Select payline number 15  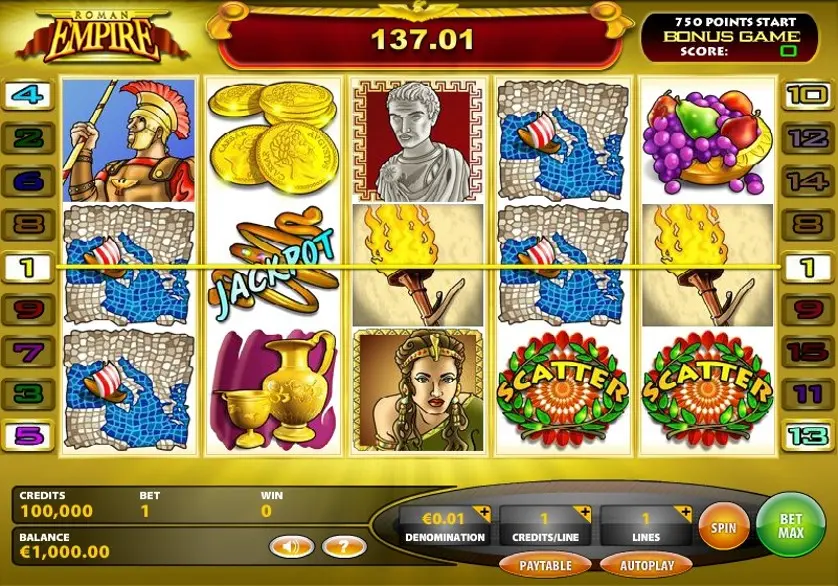808,352
